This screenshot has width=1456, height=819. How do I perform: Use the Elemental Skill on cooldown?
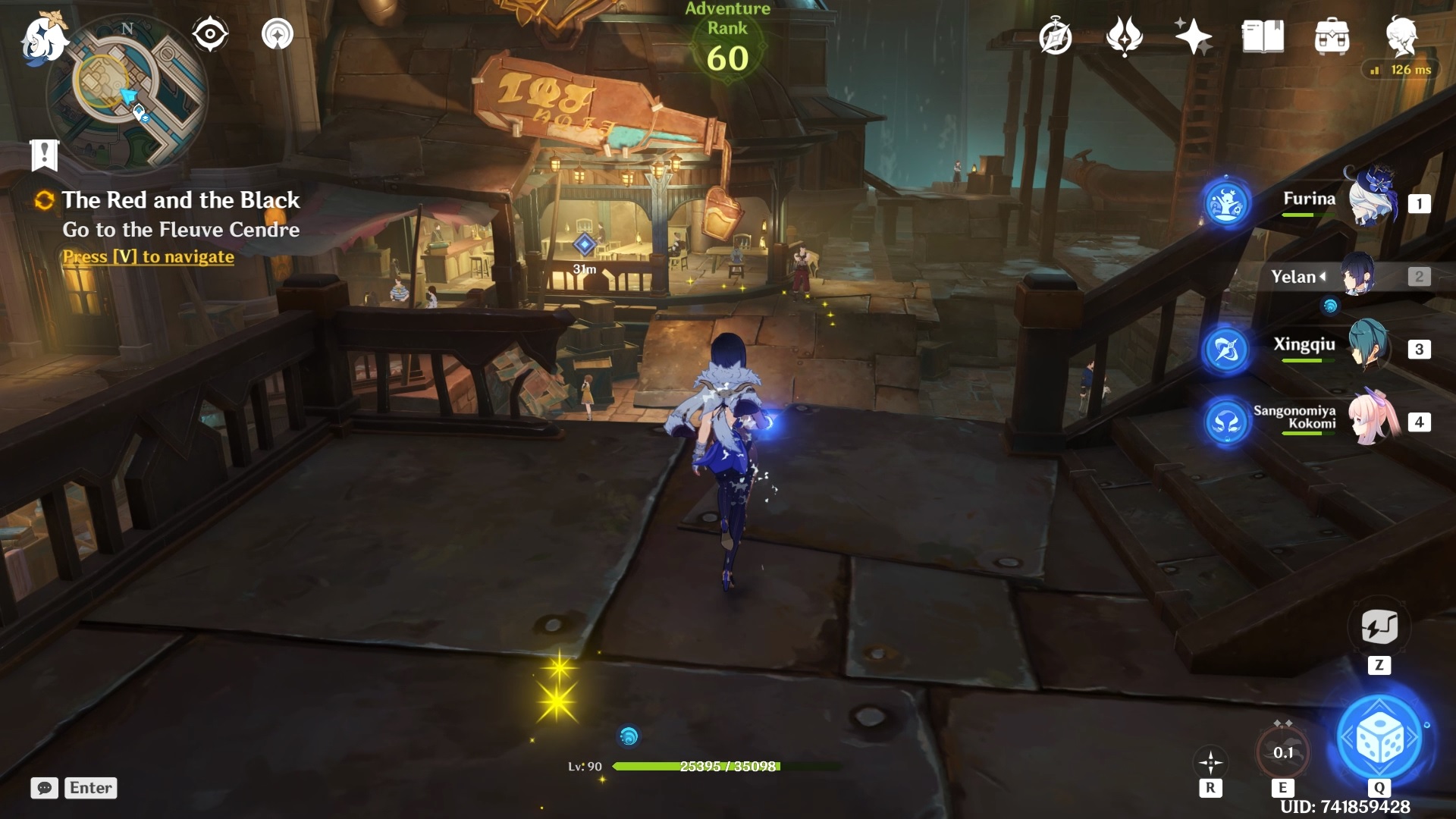1282,752
